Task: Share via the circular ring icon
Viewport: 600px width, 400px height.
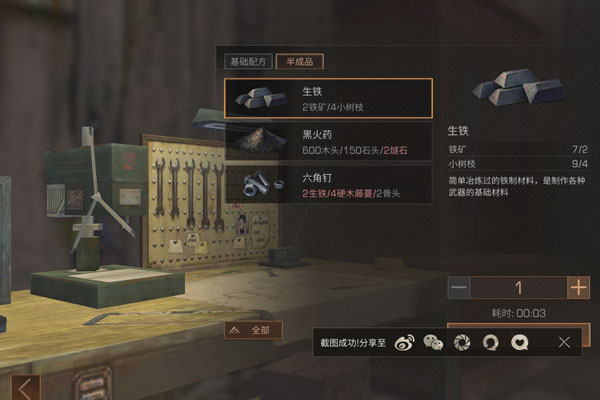Action: pyautogui.click(x=490, y=342)
